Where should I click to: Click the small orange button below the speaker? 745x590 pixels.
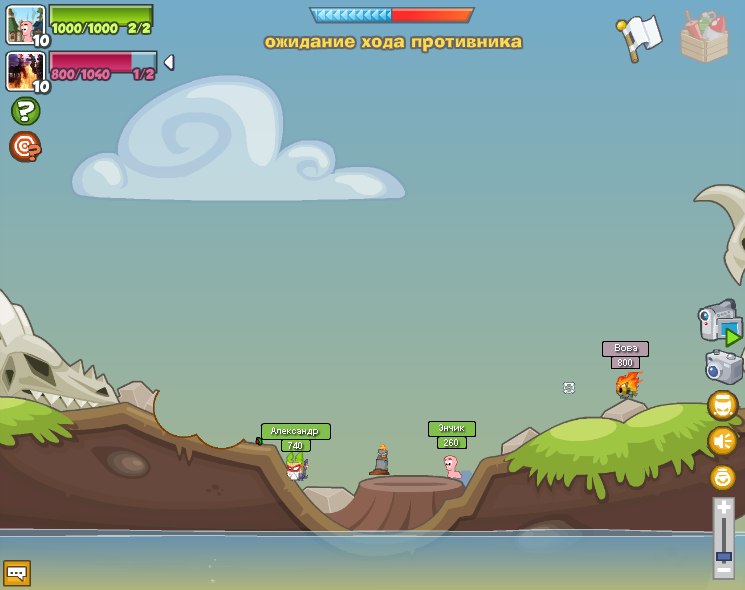[722, 477]
